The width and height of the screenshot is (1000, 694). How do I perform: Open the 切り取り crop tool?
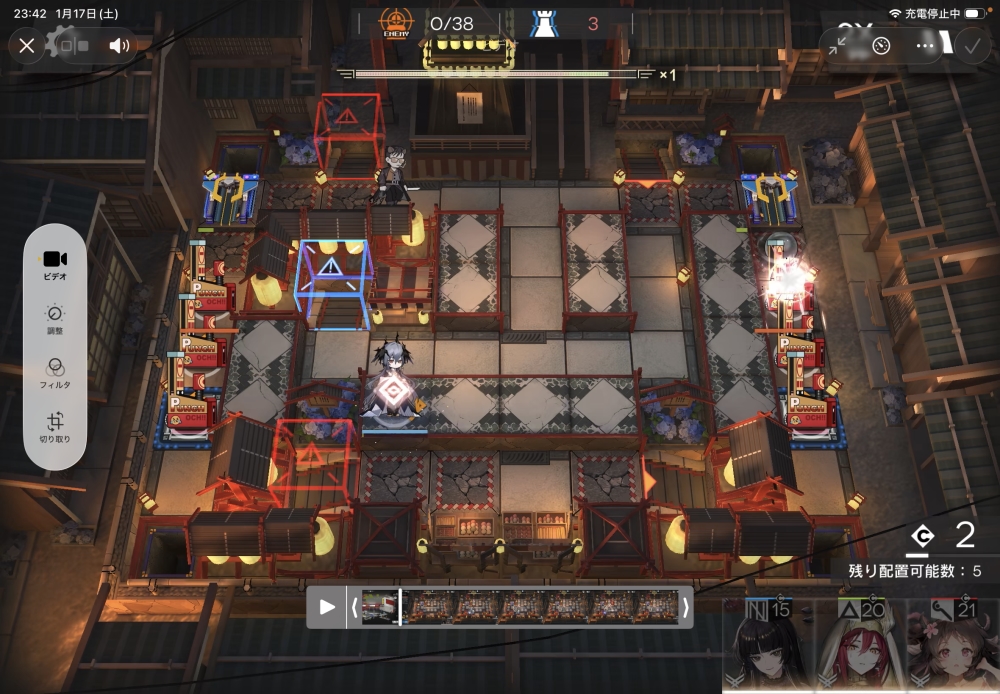tap(55, 427)
